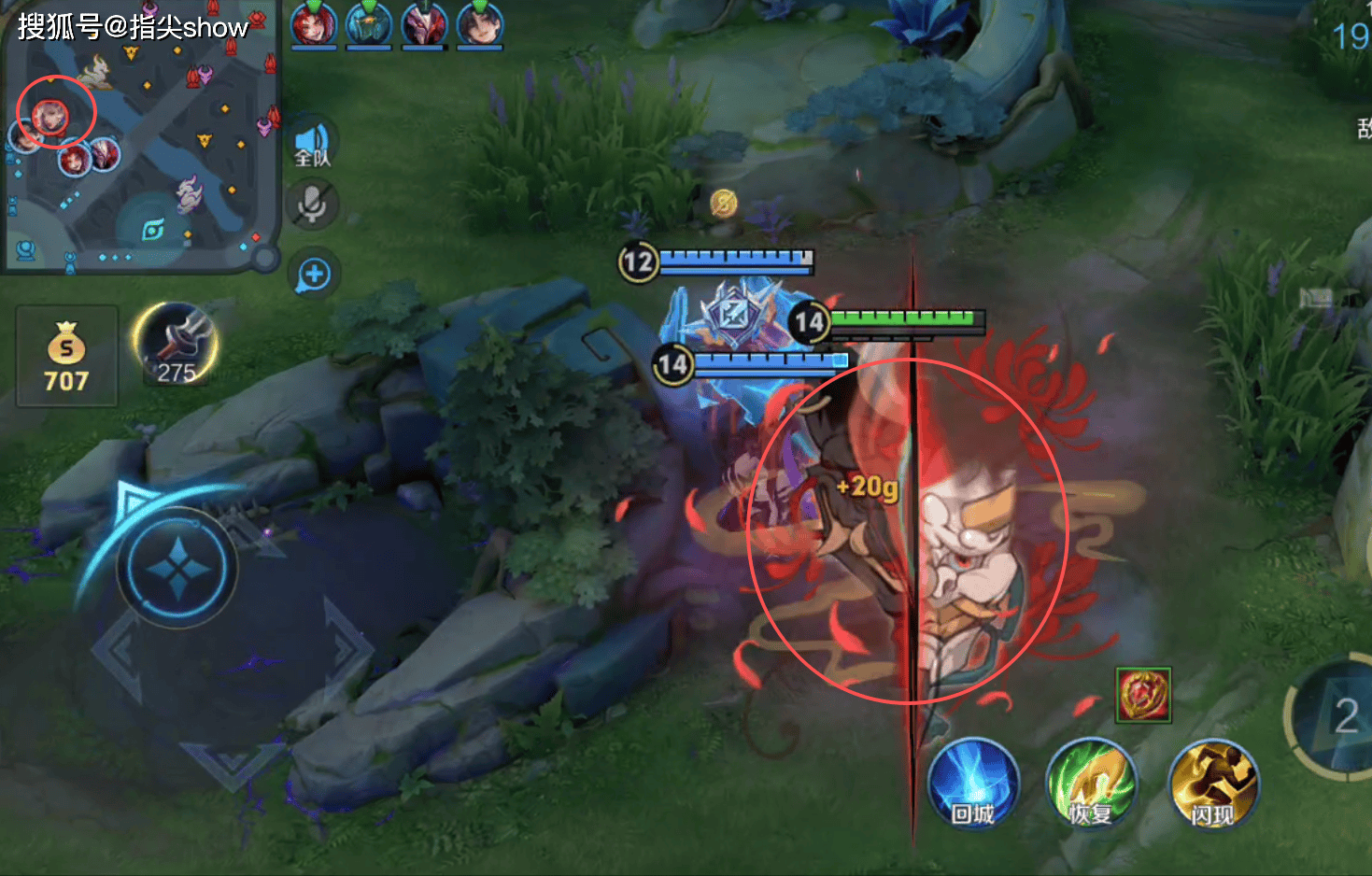Level up skill number 2
1372x876 pixels.
(1340, 717)
